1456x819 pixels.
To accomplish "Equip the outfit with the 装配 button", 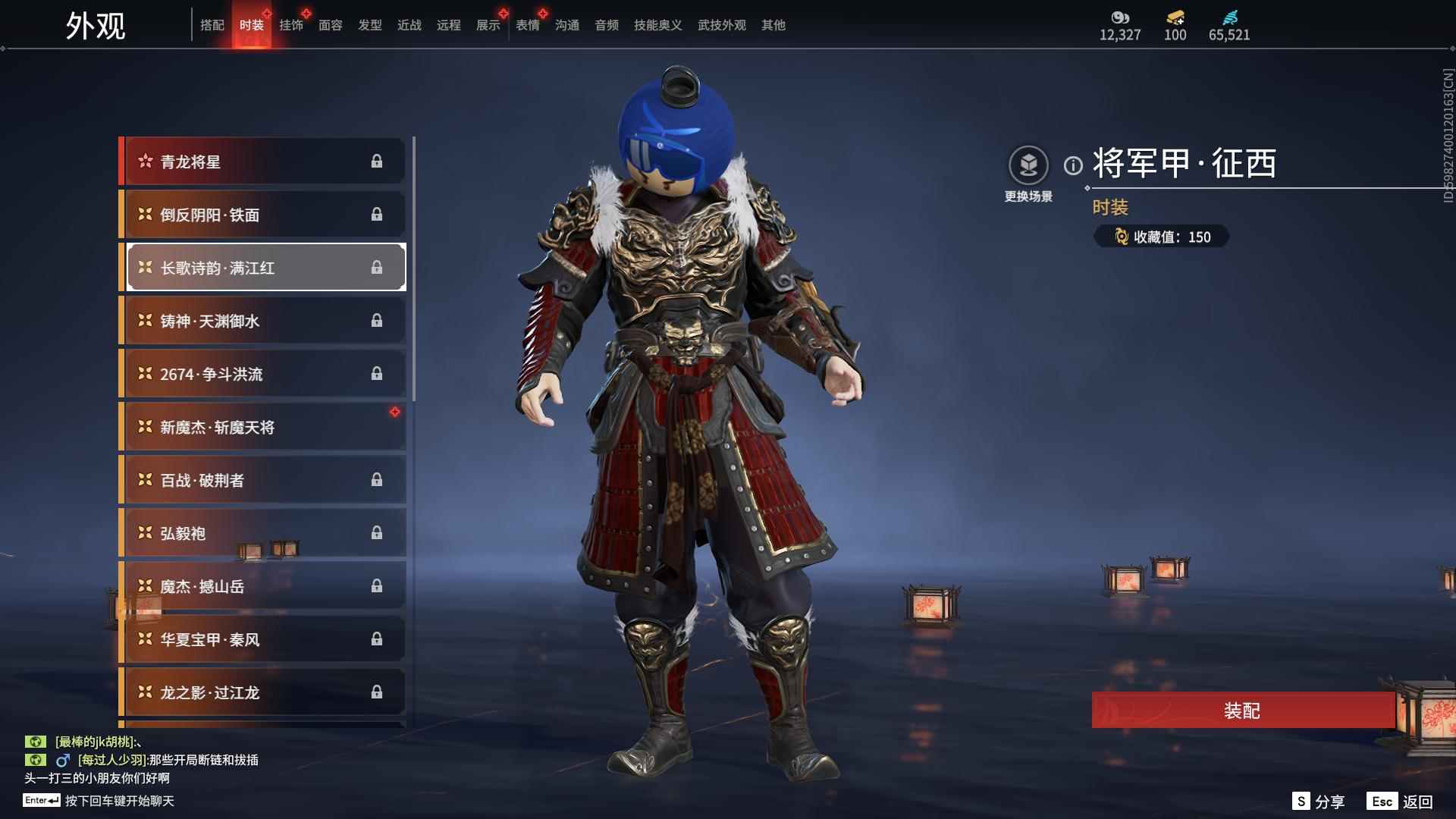I will [x=1242, y=711].
